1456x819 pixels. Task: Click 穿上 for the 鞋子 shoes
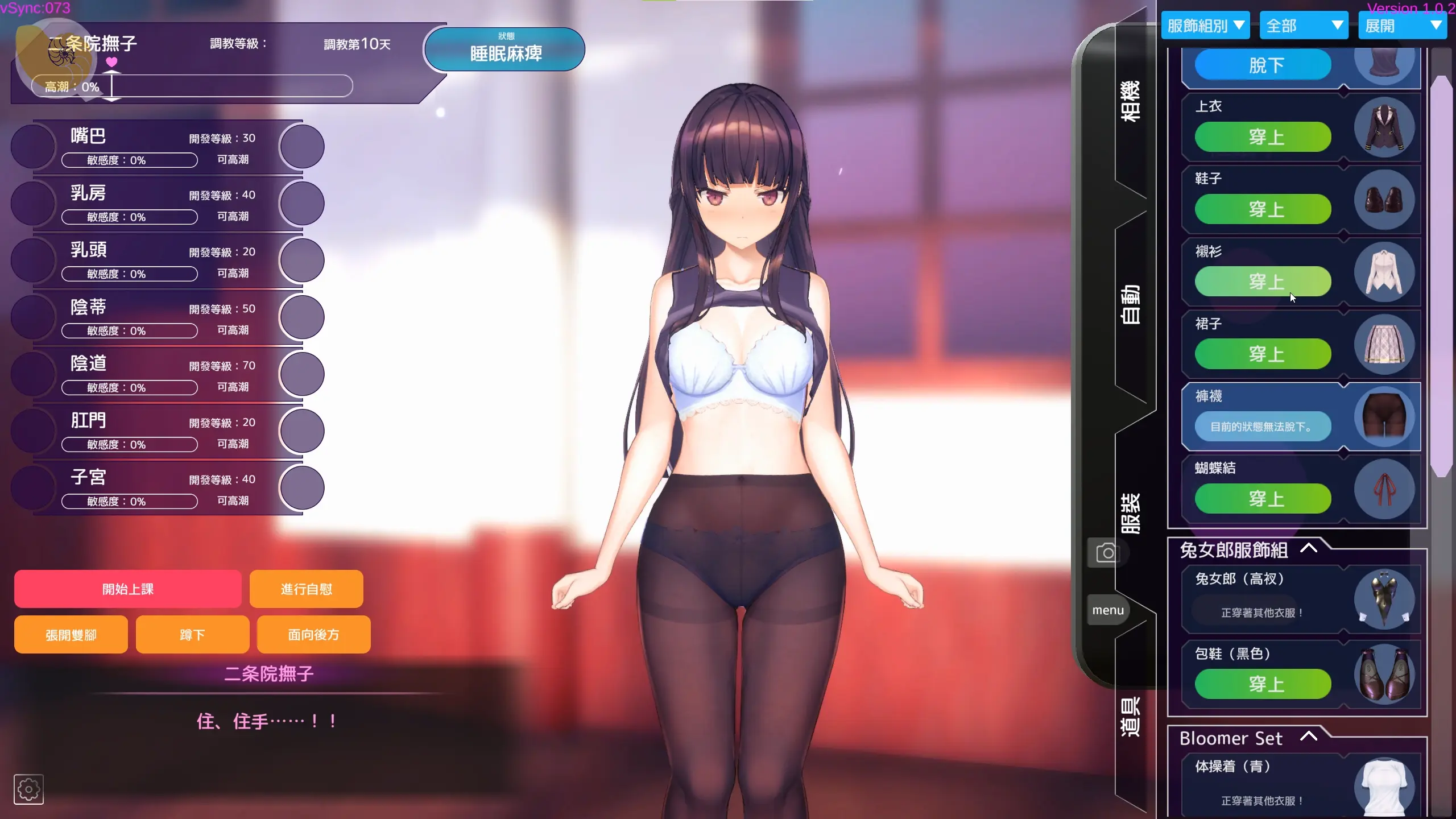coord(1263,209)
